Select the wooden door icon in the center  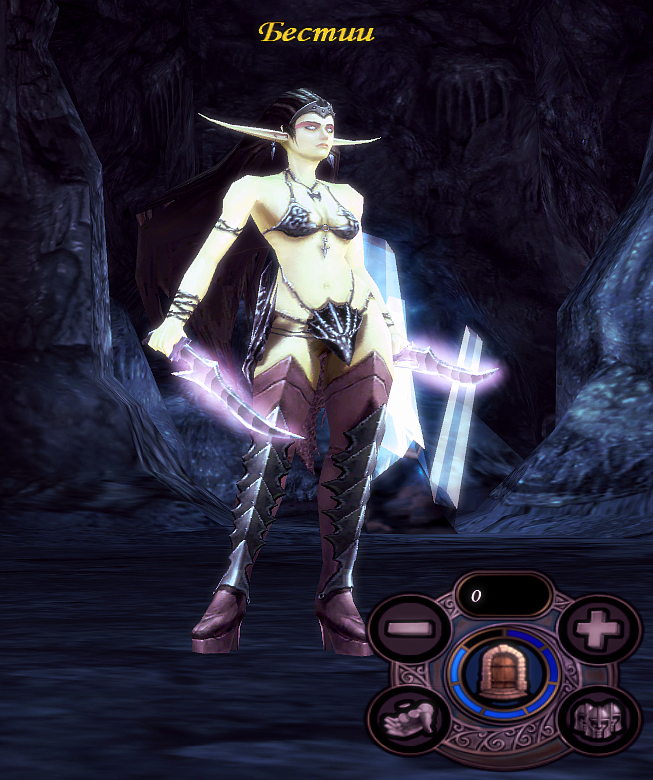(502, 672)
